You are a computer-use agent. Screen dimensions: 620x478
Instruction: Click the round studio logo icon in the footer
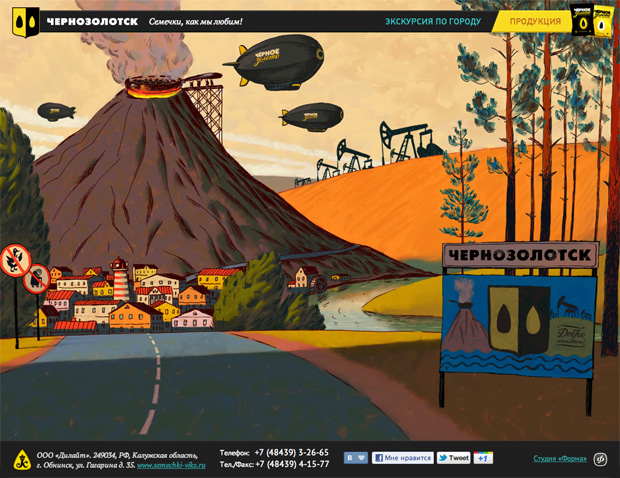pos(600,459)
